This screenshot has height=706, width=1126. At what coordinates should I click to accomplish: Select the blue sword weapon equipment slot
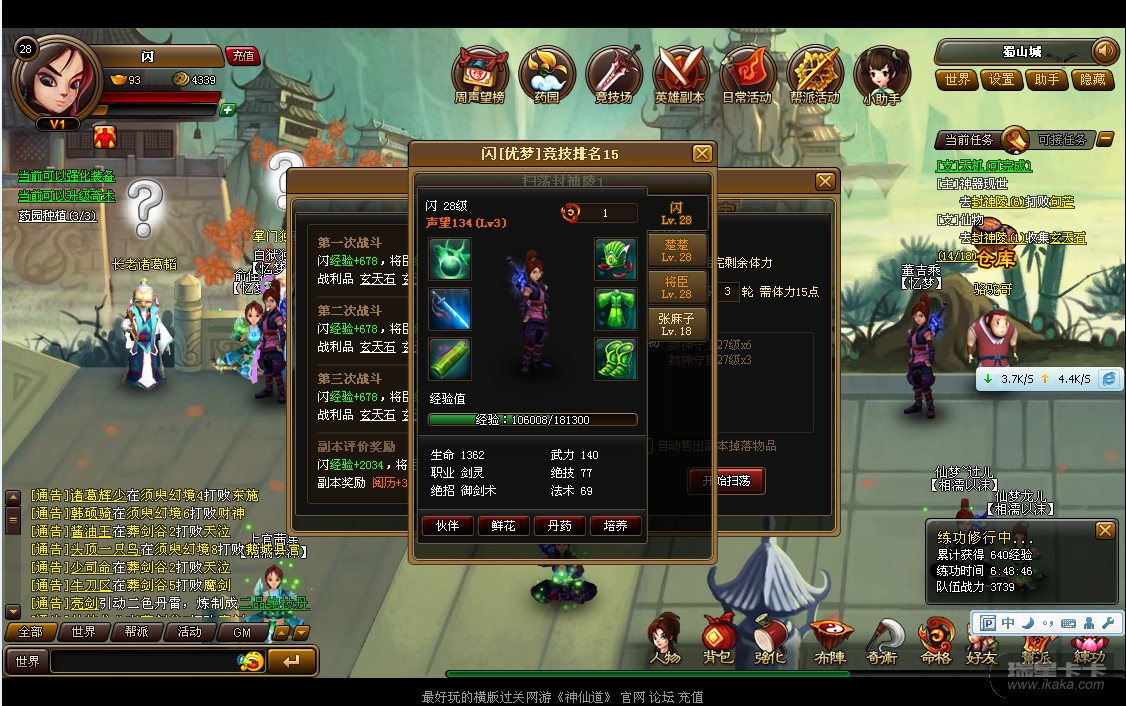point(450,309)
